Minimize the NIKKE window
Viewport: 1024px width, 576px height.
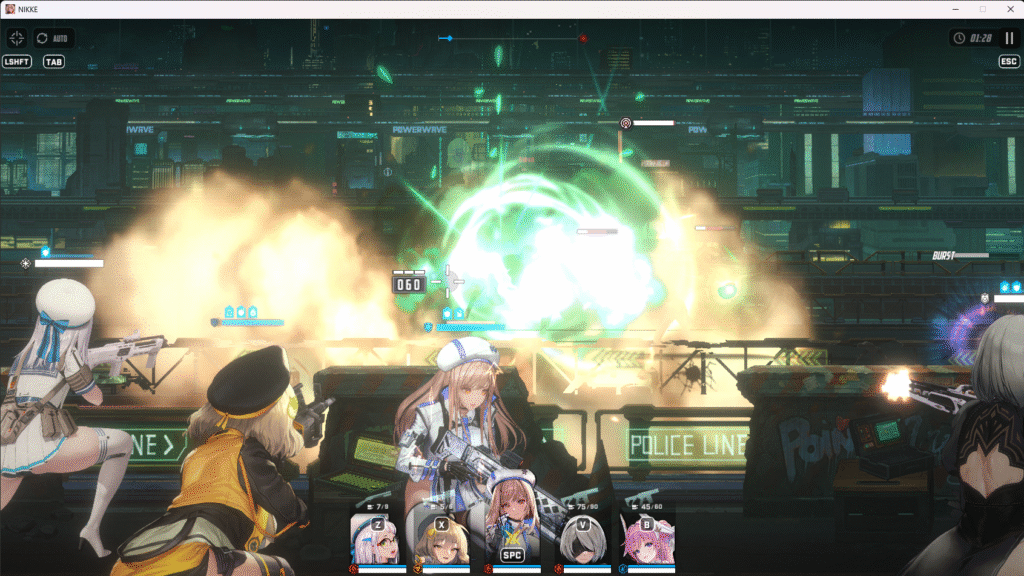pyautogui.click(x=954, y=9)
